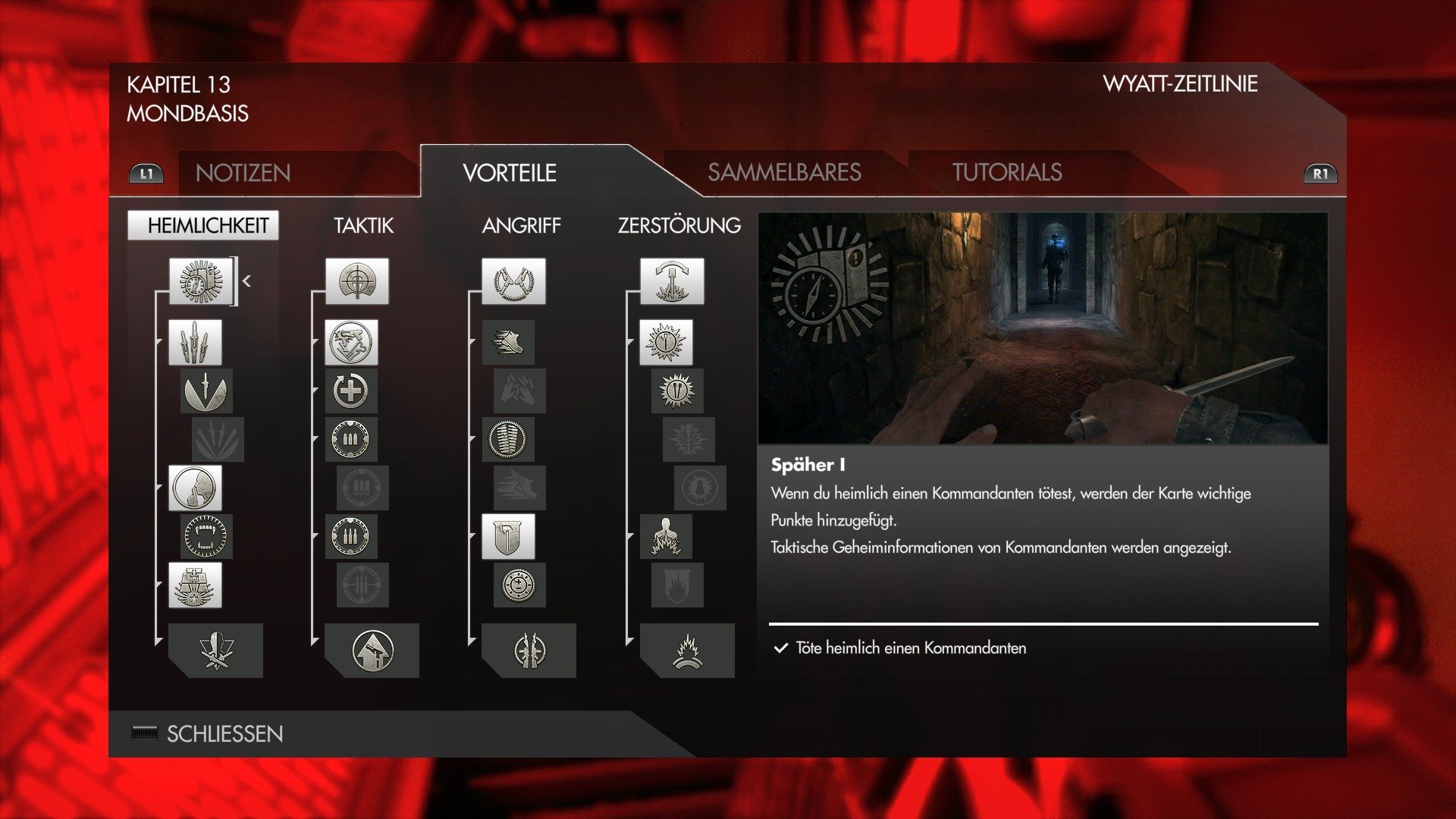This screenshot has width=1456, height=819.
Task: Select the dual hatchets perk atop Angriff
Action: pyautogui.click(x=513, y=282)
